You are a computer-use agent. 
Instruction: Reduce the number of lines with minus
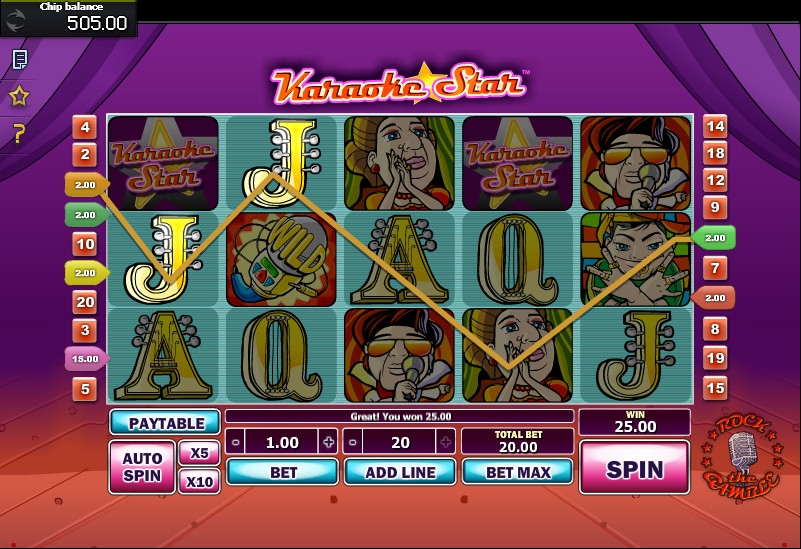(x=353, y=442)
